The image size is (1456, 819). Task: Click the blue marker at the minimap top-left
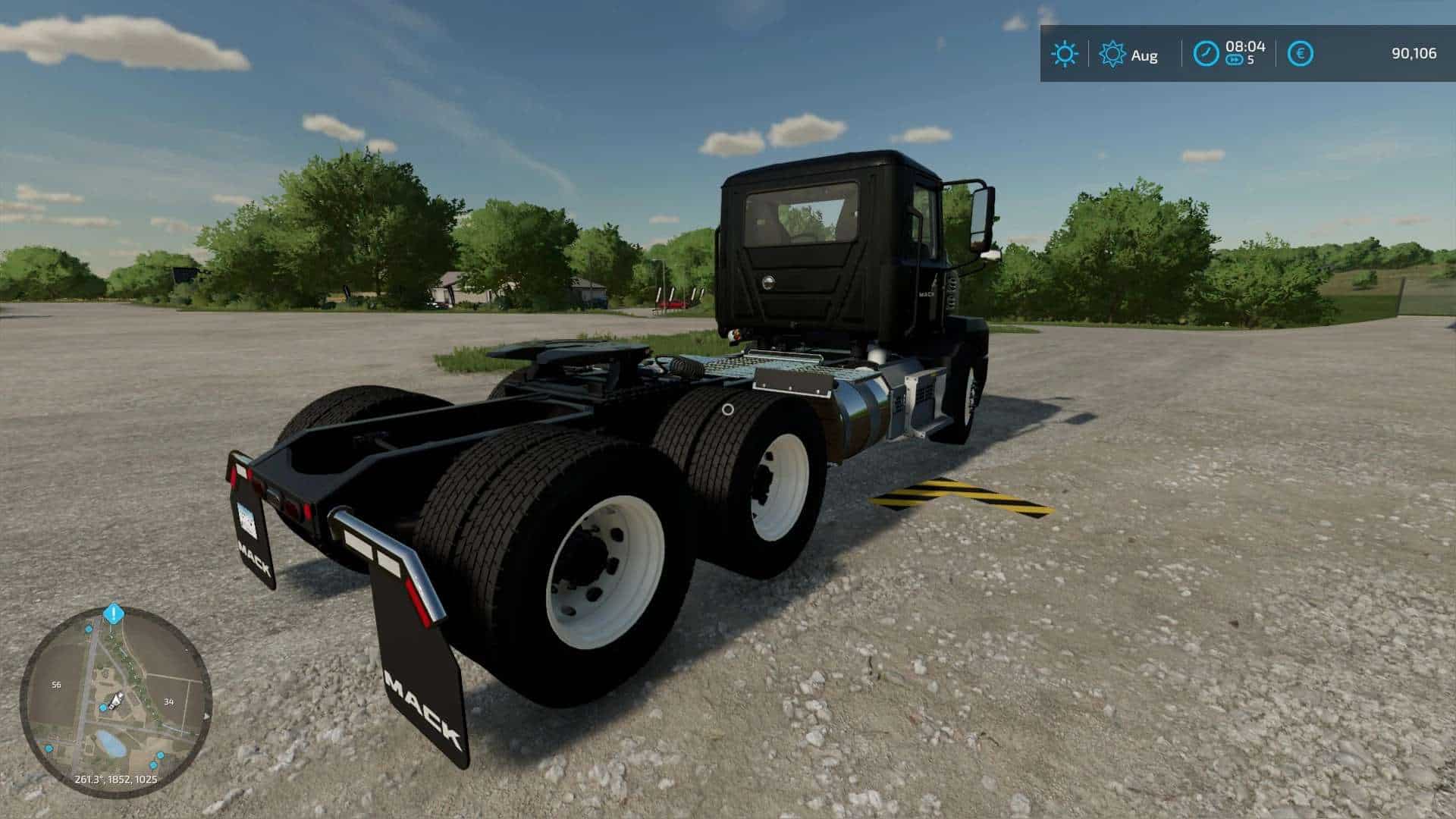88,629
